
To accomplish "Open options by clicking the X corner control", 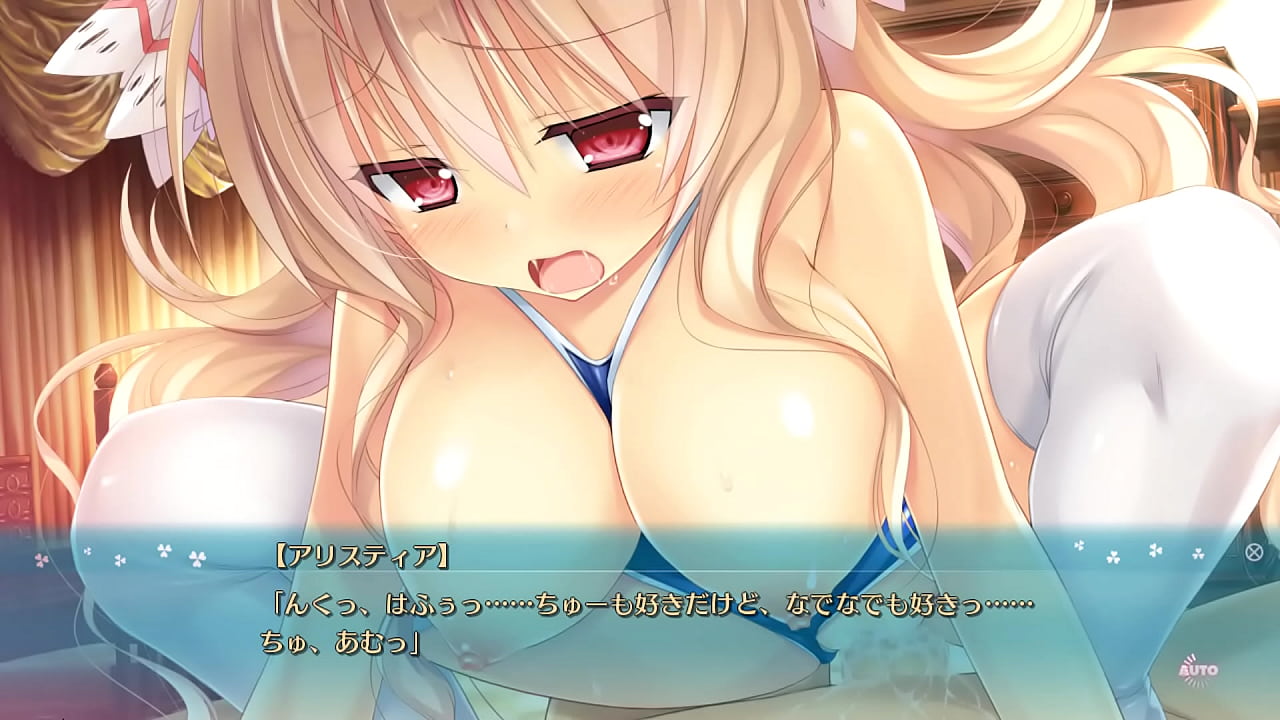I will pos(1253,554).
